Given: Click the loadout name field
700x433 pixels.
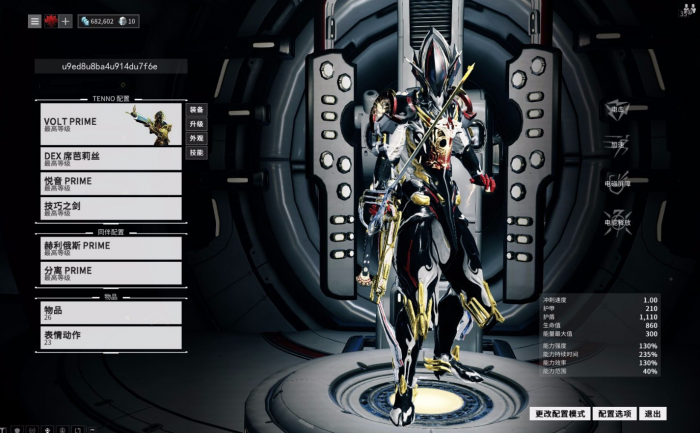Looking at the screenshot, I should [x=110, y=66].
